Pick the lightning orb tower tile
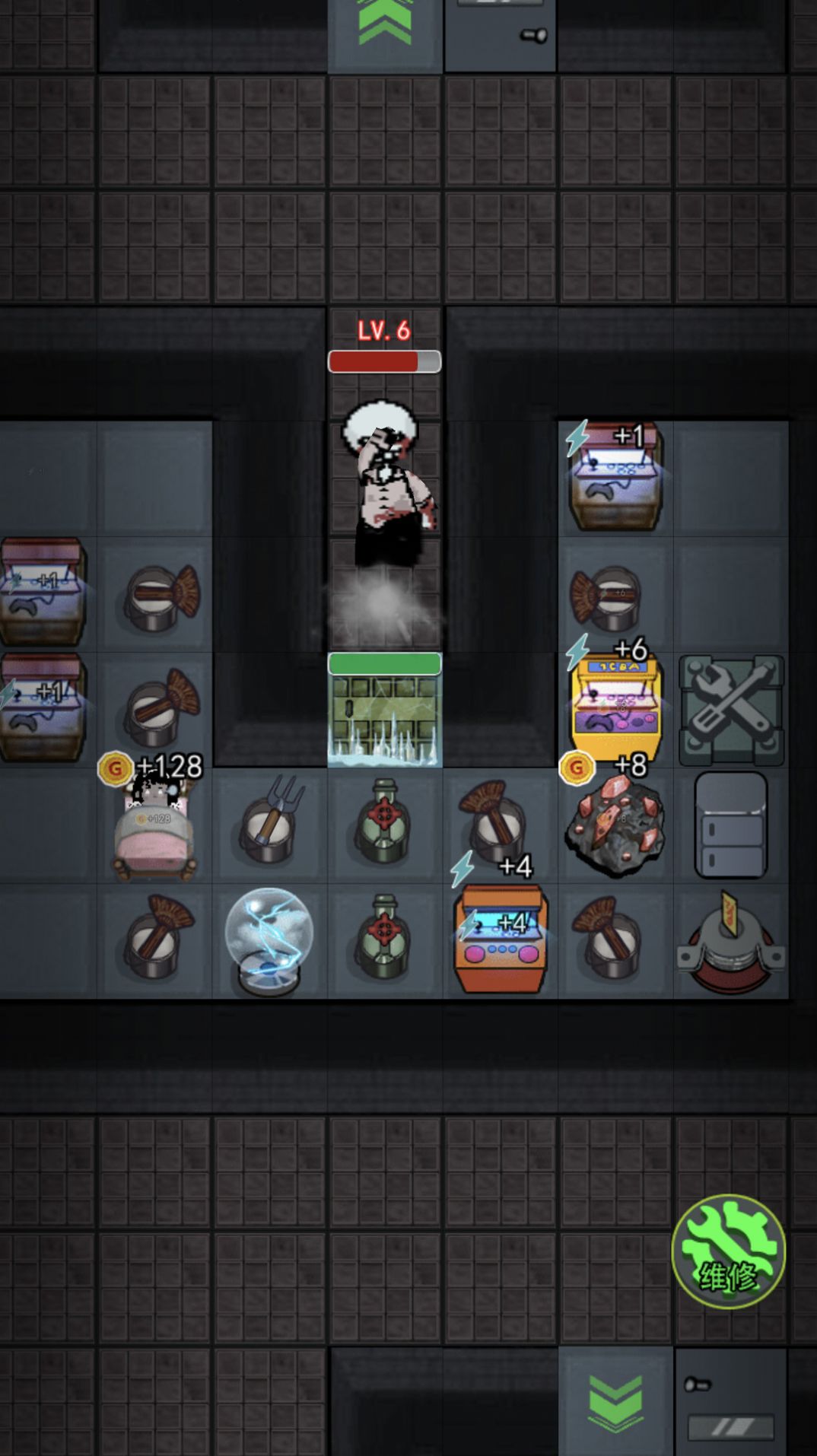 pyautogui.click(x=269, y=941)
